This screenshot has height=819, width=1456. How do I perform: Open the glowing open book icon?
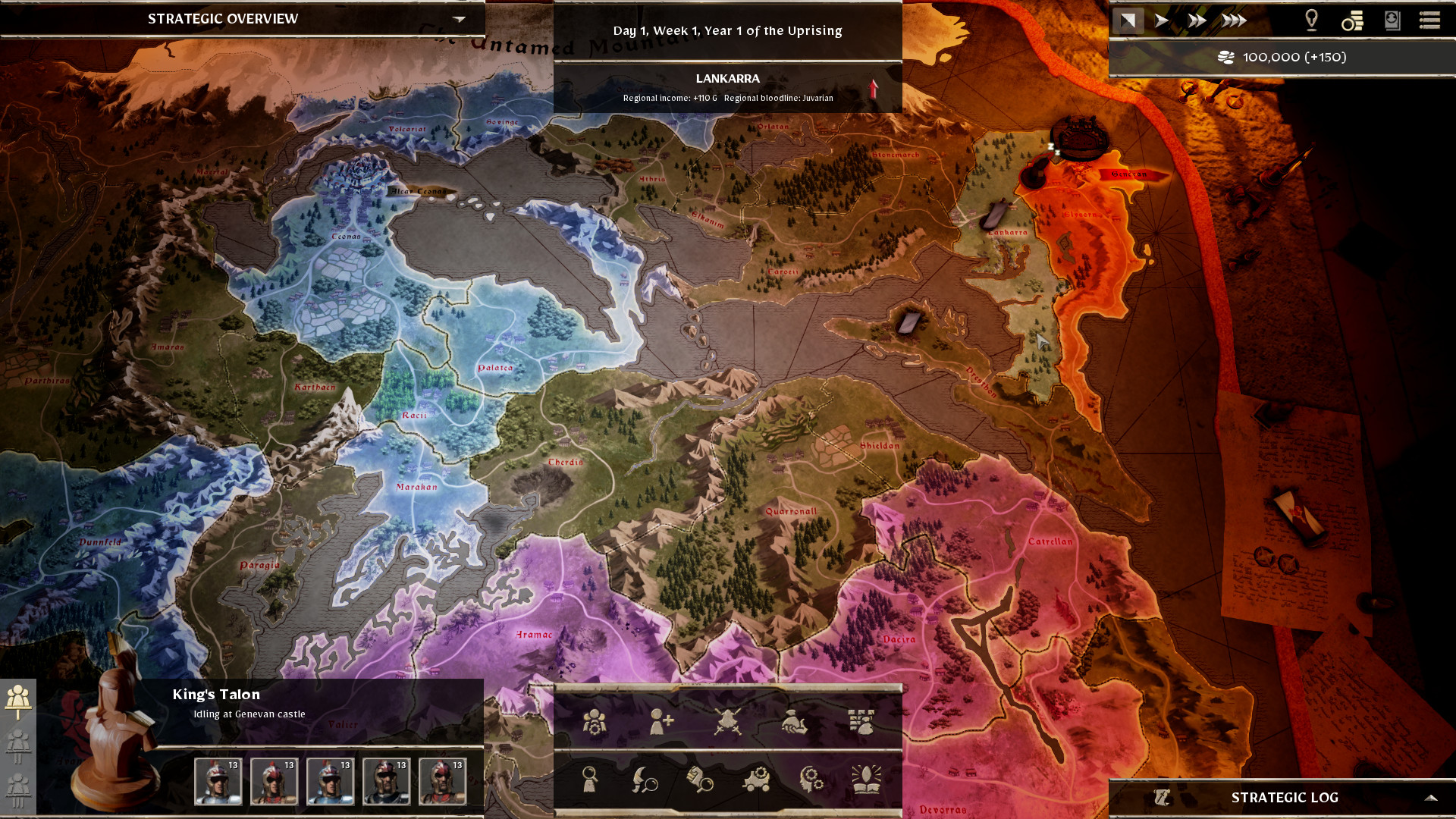click(866, 779)
